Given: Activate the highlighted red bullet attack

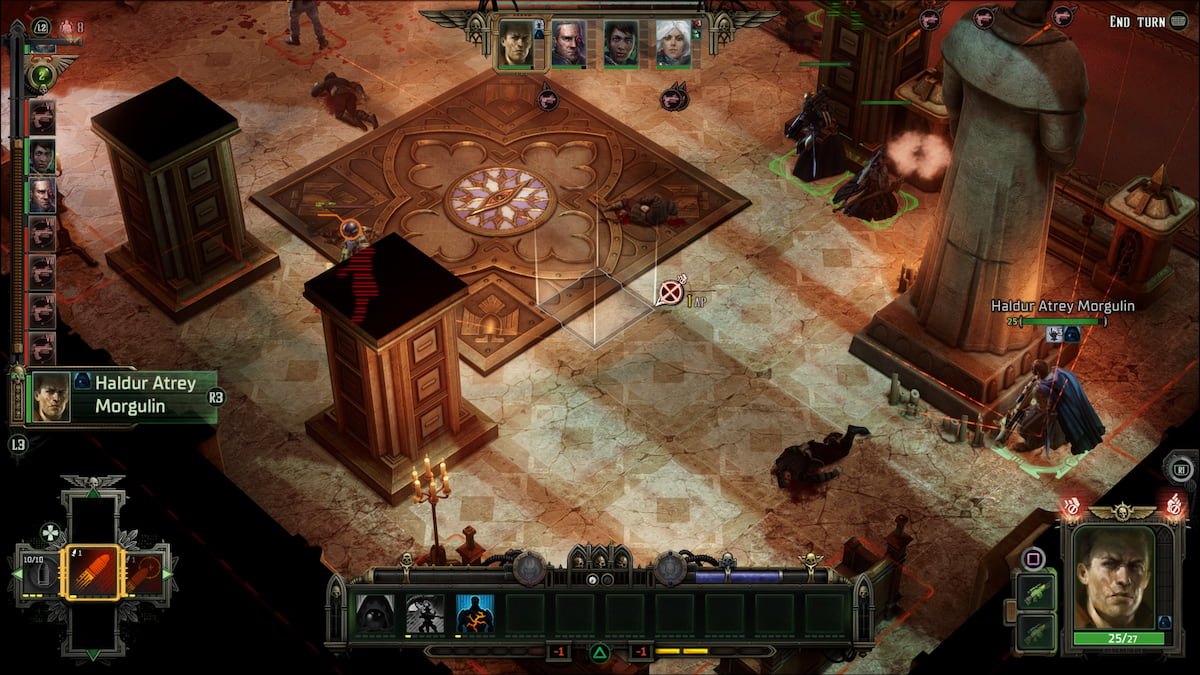Looking at the screenshot, I should (92, 573).
